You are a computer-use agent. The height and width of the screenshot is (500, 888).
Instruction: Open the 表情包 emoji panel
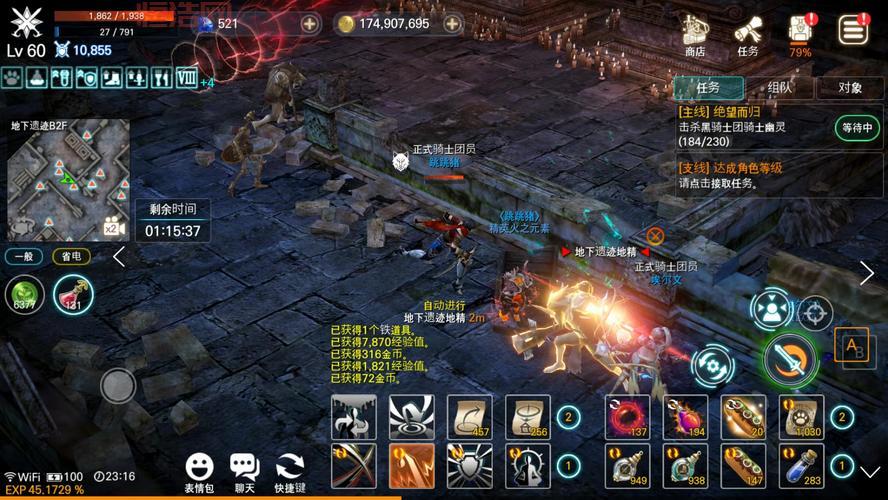pyautogui.click(x=200, y=471)
